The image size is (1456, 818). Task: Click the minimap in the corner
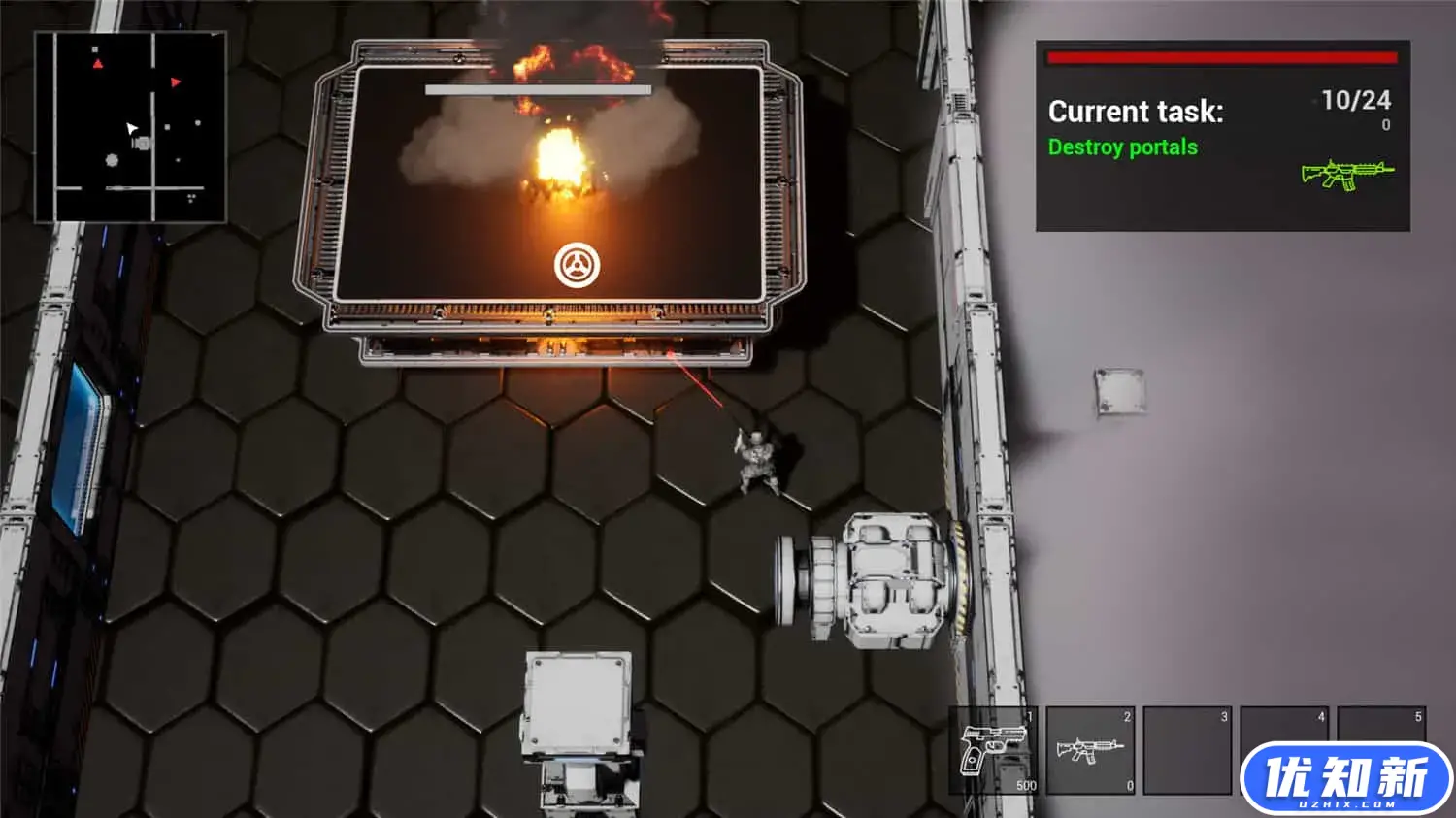point(131,127)
